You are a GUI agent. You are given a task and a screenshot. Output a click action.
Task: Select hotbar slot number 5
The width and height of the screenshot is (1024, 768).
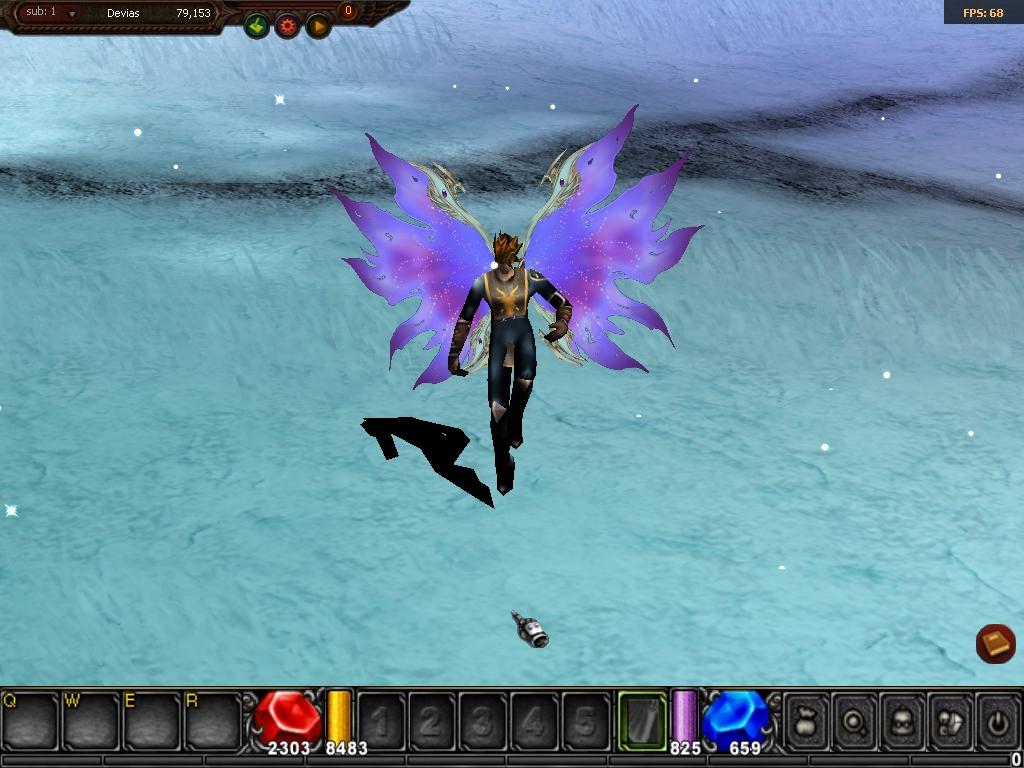pos(585,721)
